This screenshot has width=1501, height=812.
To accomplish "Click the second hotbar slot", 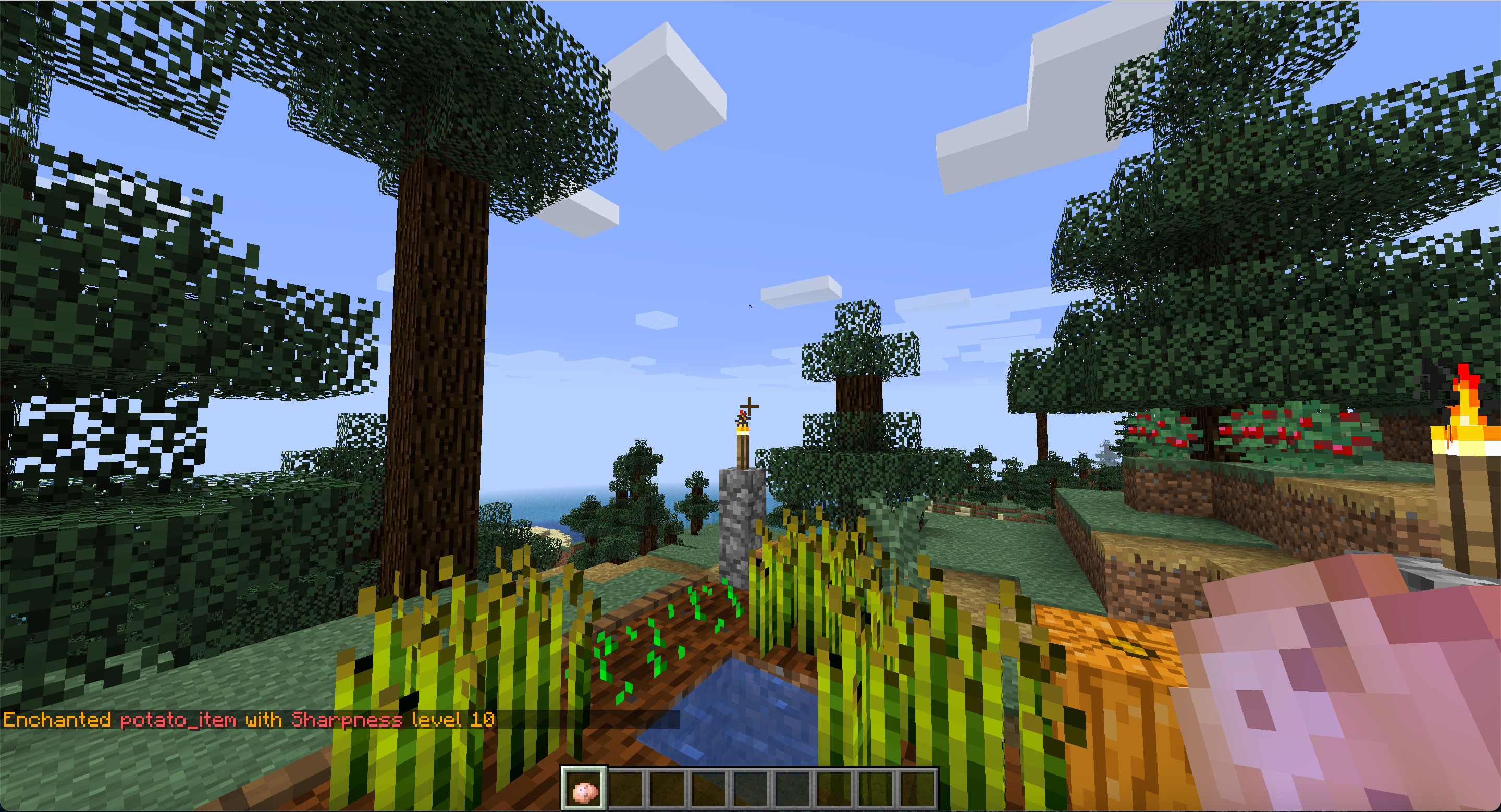I will pos(626,789).
